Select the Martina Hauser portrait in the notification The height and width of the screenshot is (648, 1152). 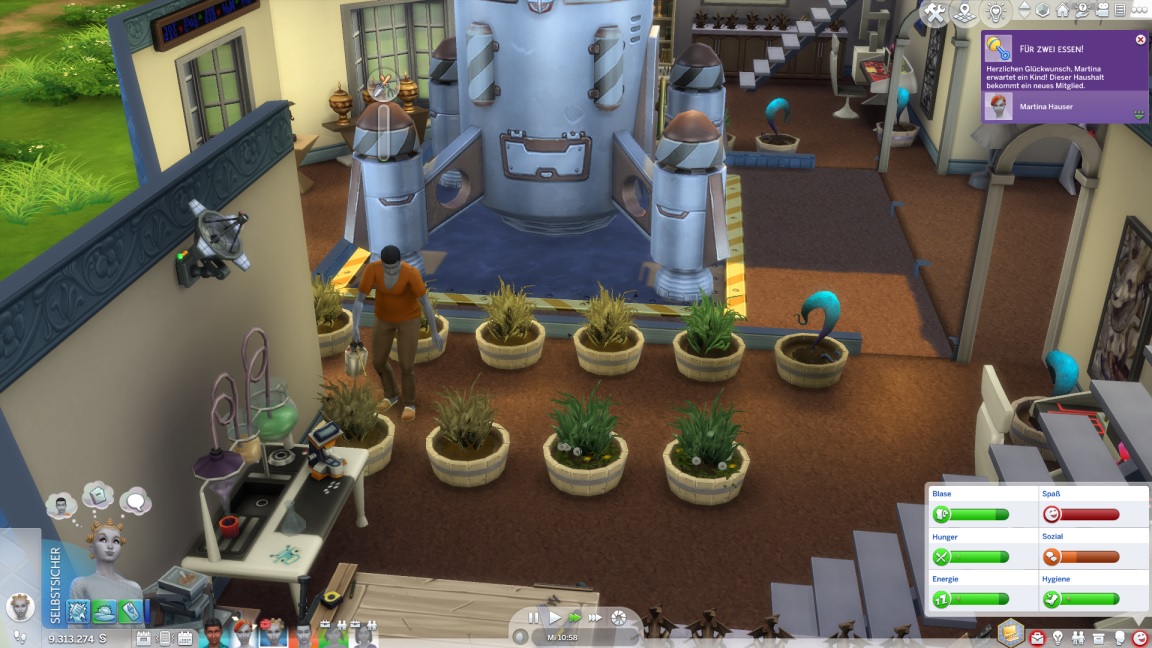click(x=997, y=105)
